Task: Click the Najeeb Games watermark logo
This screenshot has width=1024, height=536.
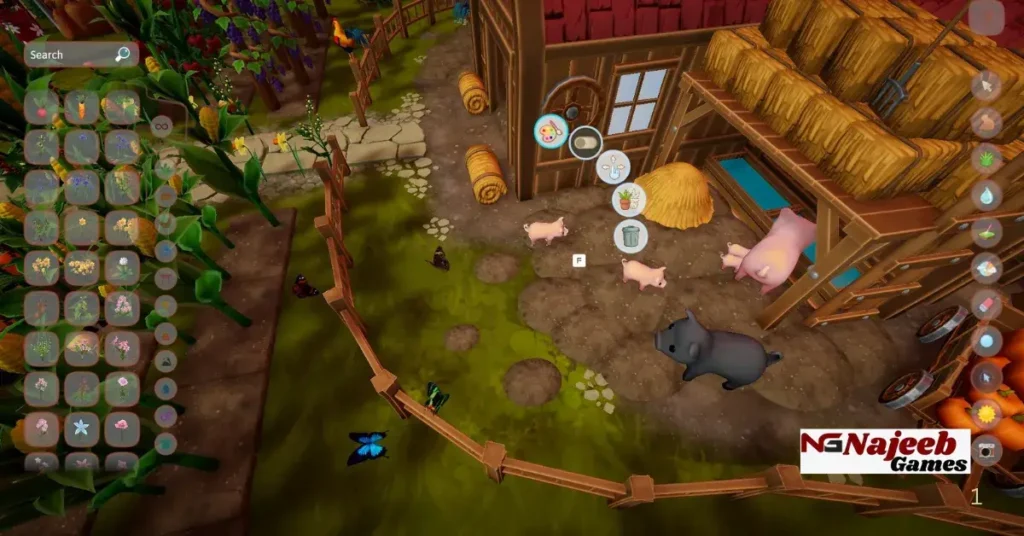Action: (884, 451)
